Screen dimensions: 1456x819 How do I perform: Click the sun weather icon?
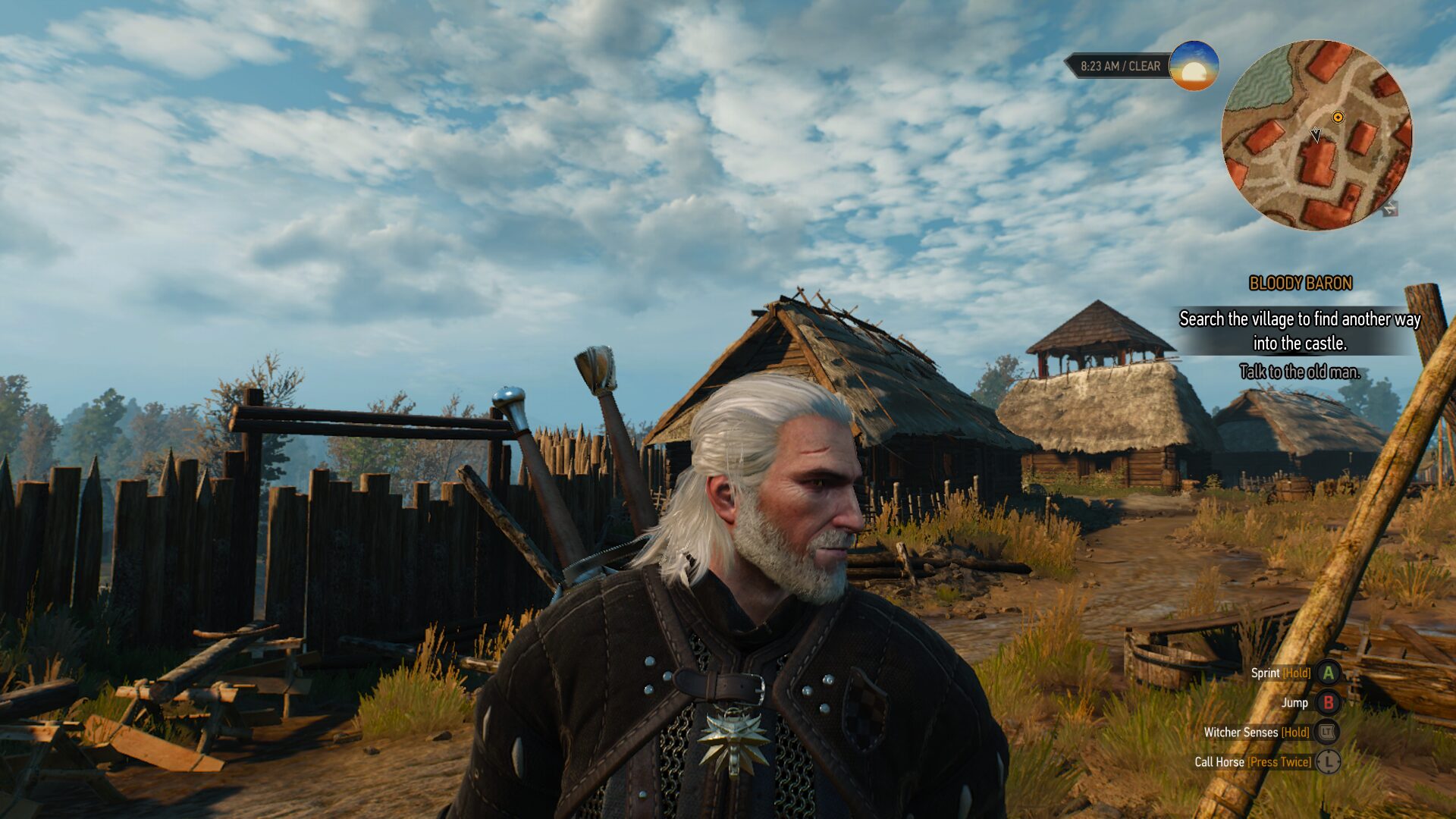pyautogui.click(x=1194, y=66)
